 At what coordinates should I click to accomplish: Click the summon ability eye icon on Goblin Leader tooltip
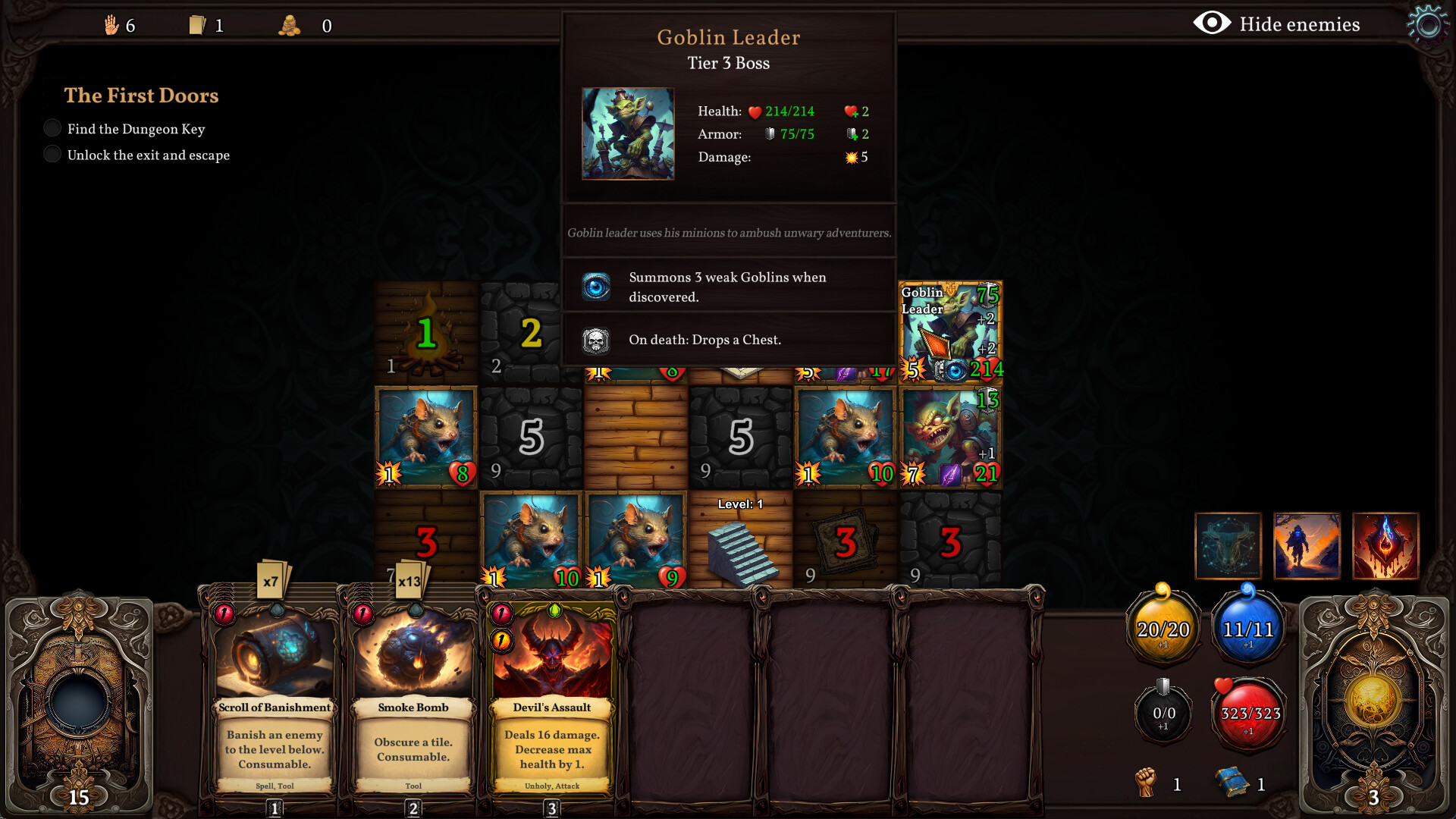(597, 287)
